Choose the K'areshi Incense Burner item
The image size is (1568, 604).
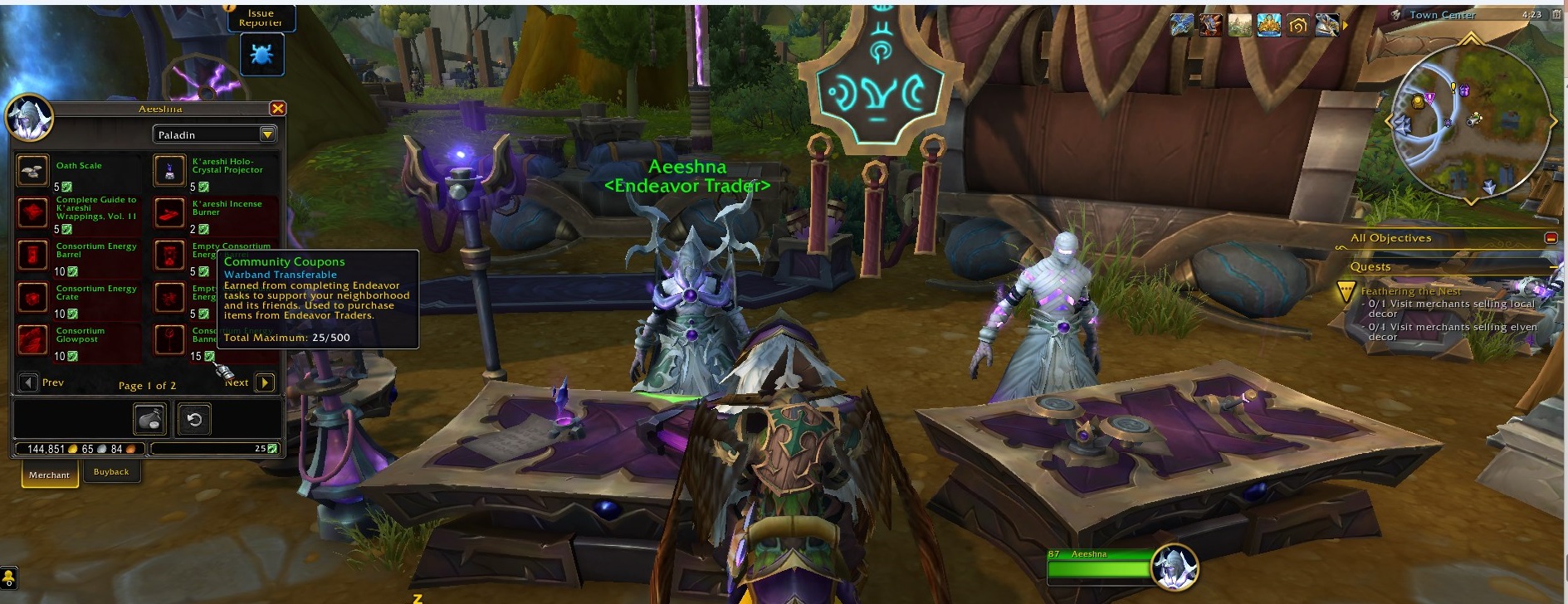click(169, 212)
